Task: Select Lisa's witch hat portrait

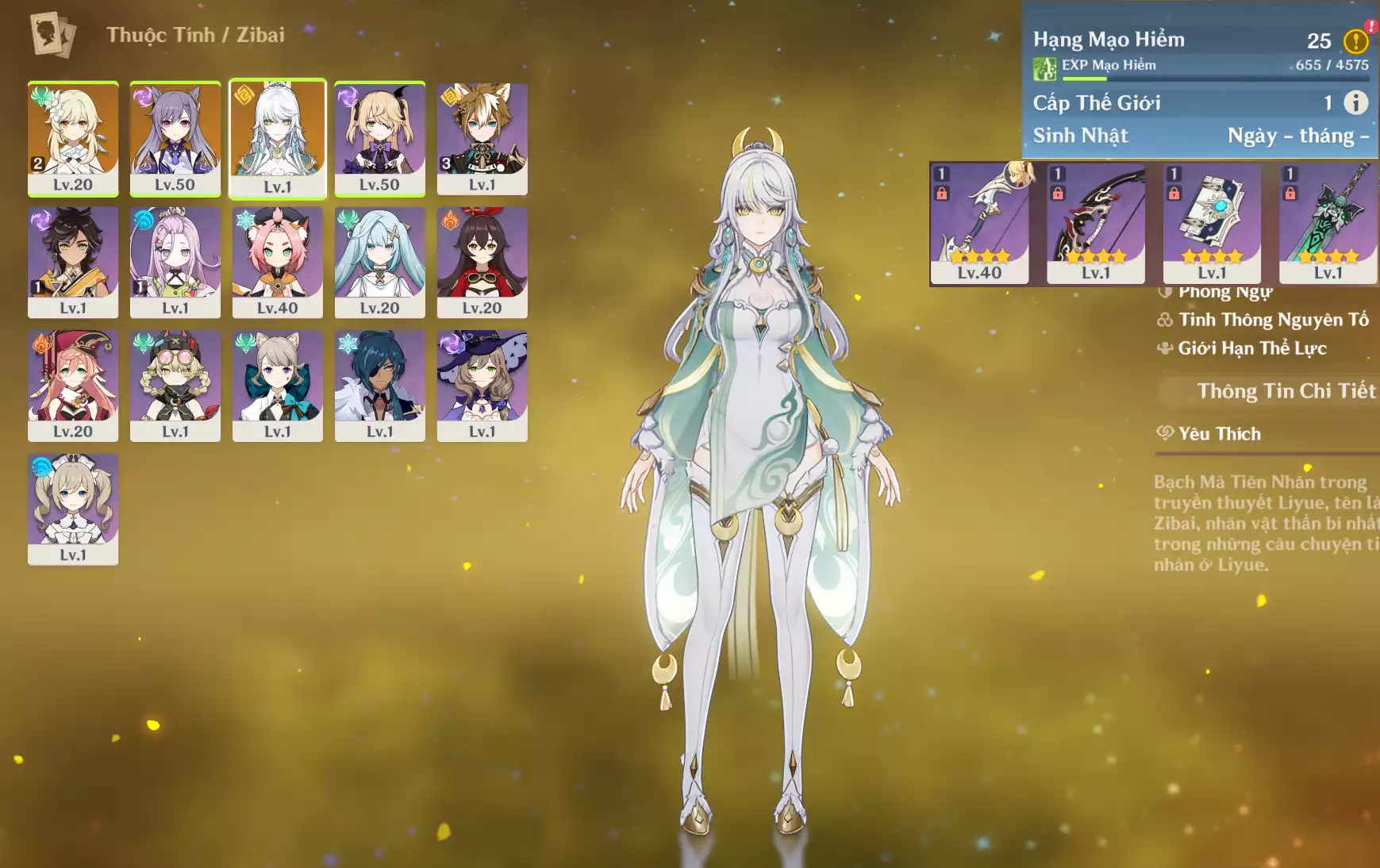Action: point(482,386)
